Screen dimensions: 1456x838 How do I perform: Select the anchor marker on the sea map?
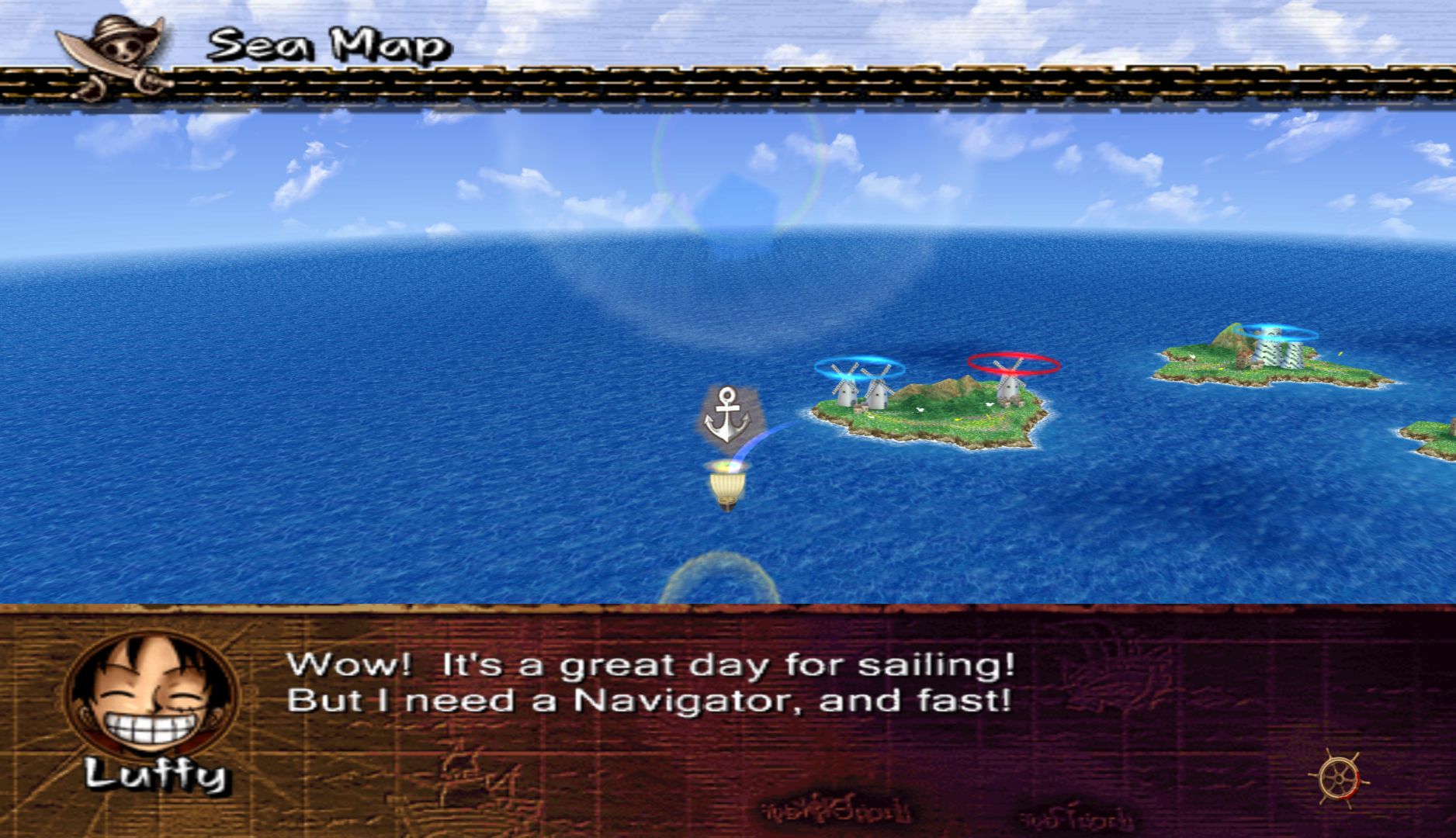(x=728, y=416)
